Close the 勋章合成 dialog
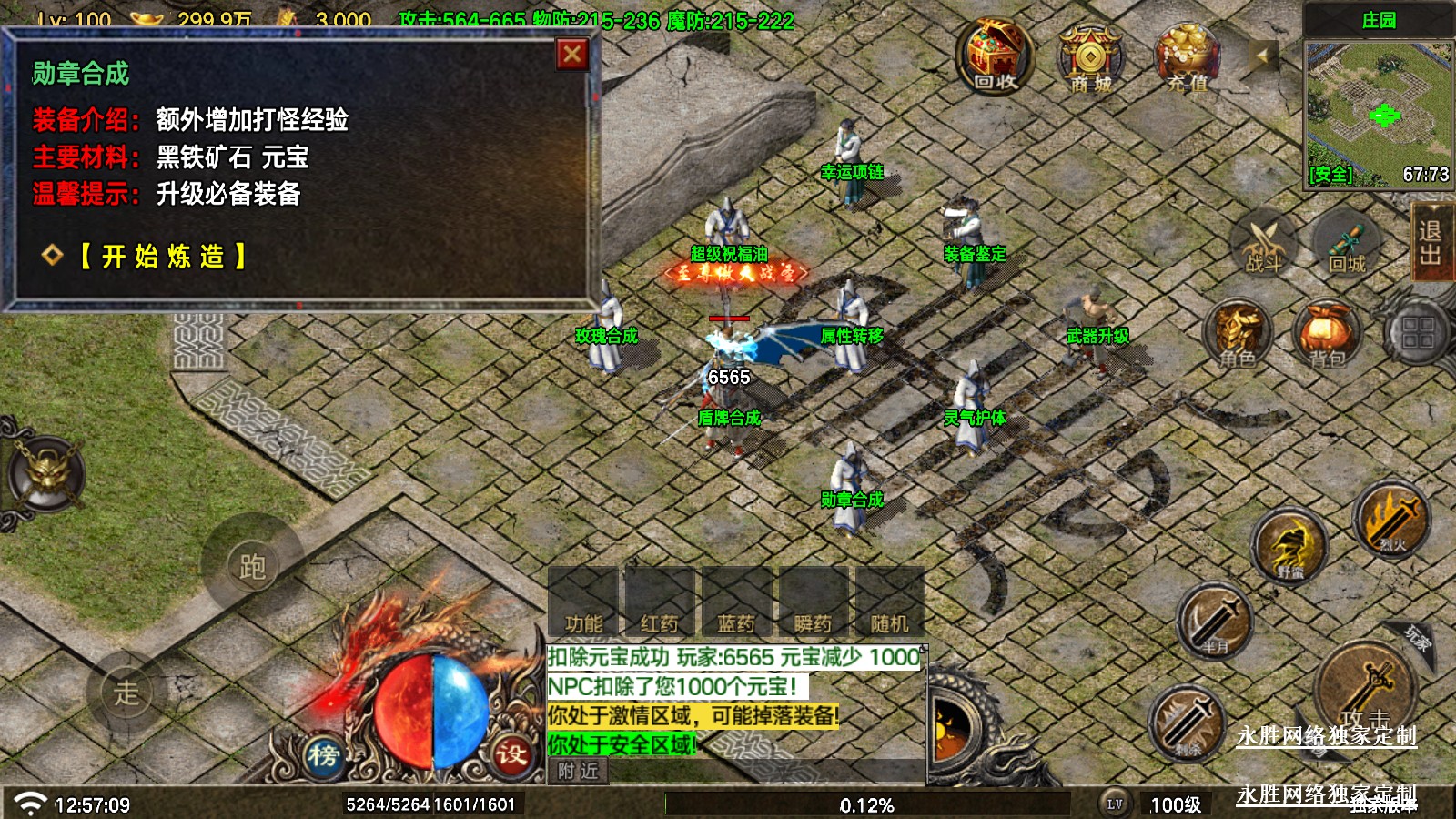The height and width of the screenshot is (819, 1456). tap(572, 56)
